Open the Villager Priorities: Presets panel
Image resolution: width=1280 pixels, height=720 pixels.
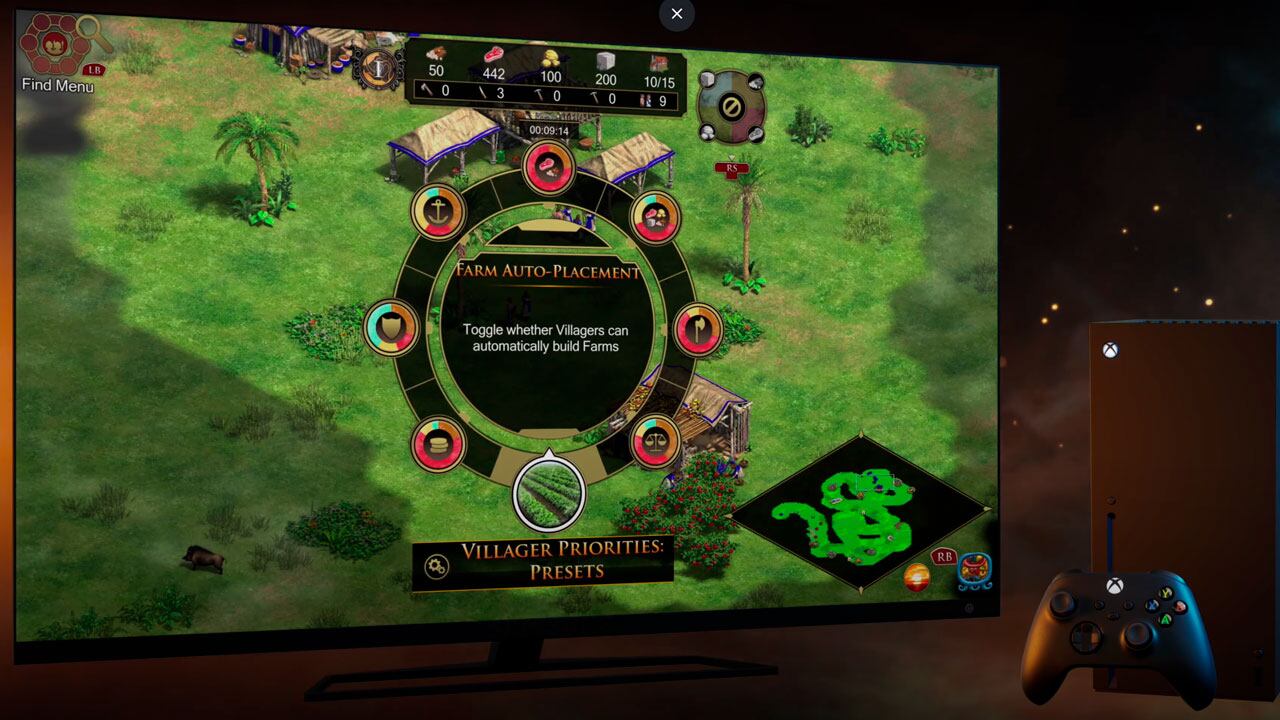tap(545, 560)
